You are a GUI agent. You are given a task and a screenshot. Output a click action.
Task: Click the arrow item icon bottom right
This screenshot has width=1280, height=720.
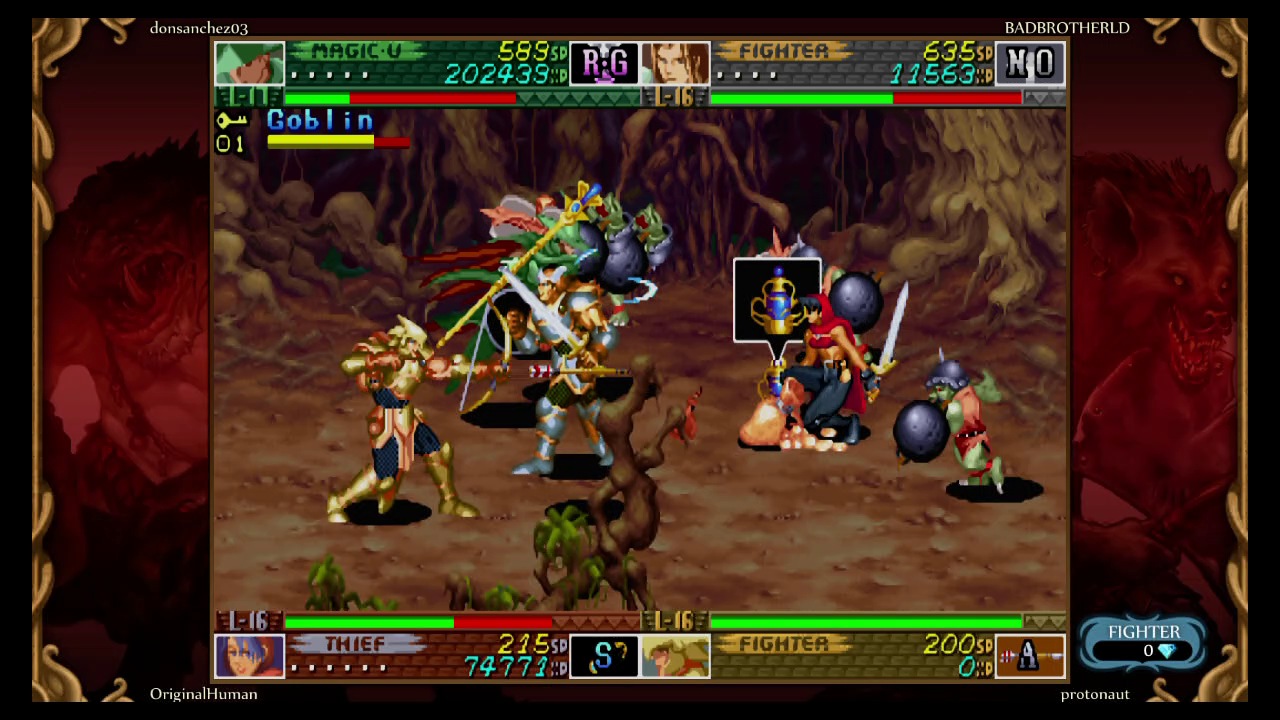[x=1031, y=655]
